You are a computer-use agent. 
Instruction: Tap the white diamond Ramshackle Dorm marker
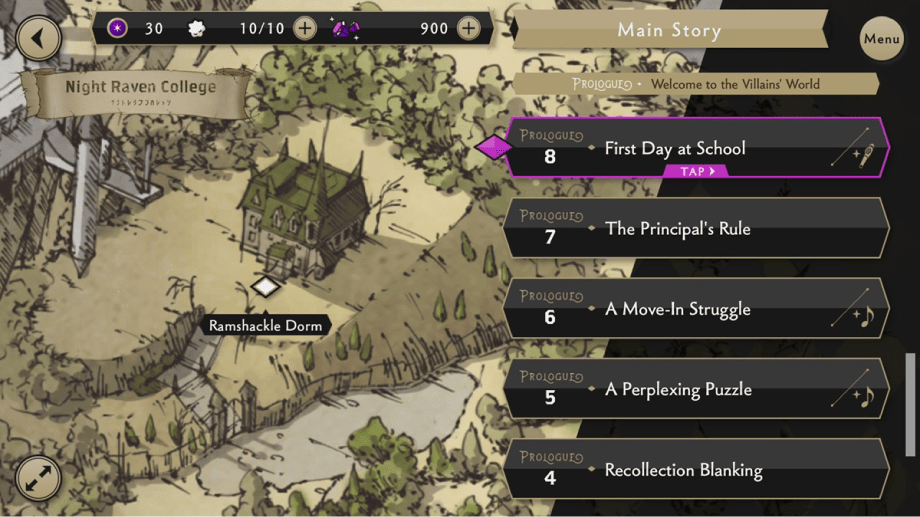click(265, 288)
